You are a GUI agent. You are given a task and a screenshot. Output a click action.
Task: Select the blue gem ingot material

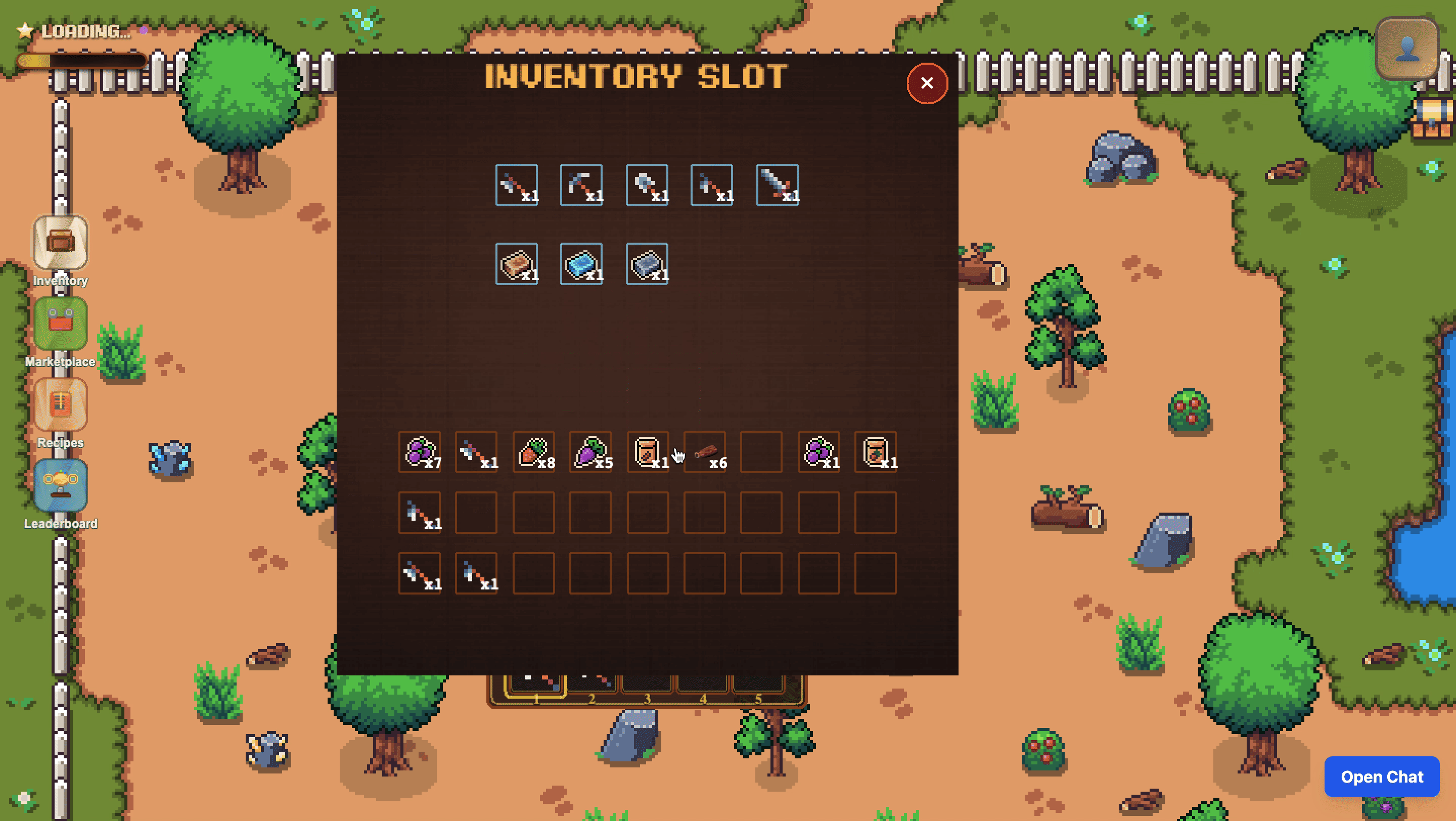[x=581, y=263]
